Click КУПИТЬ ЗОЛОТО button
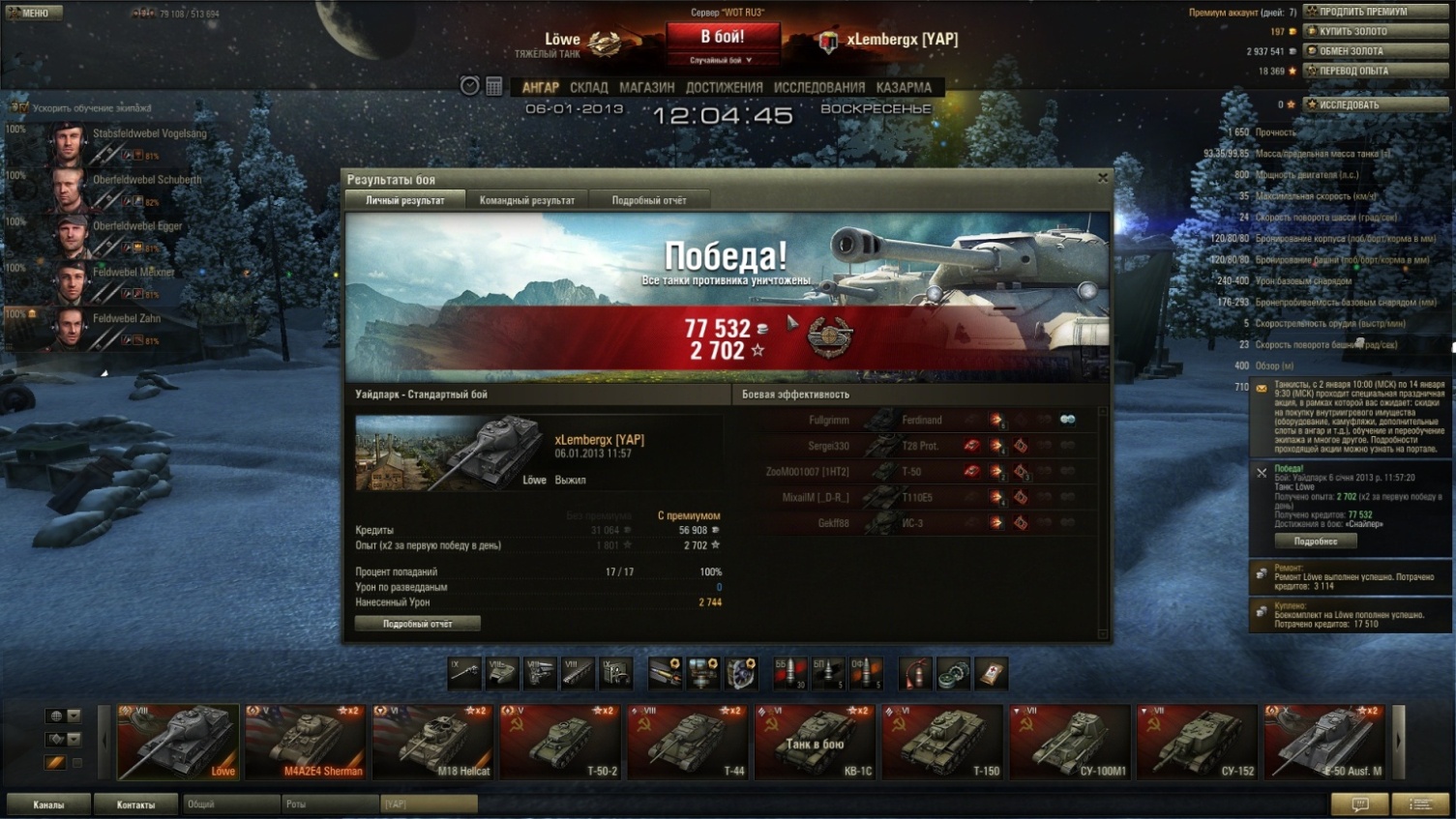Viewport: 1456px width, 819px height. point(1375,31)
